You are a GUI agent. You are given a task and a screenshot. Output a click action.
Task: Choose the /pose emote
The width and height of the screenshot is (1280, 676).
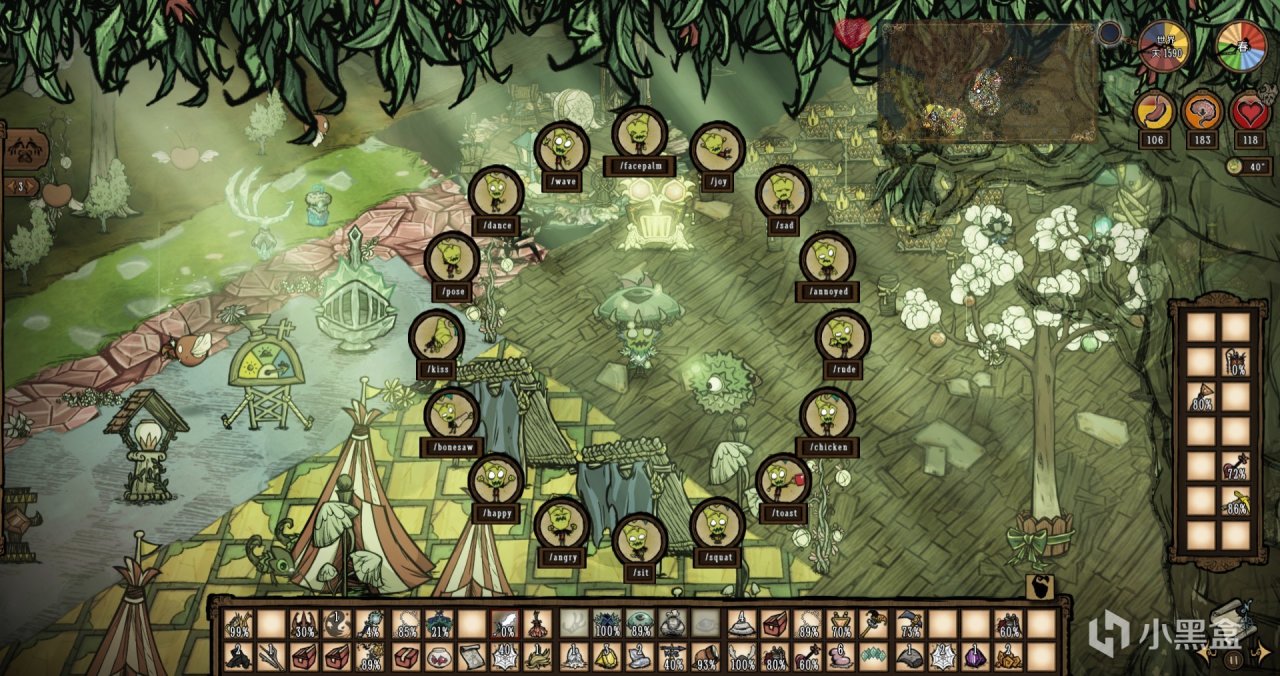(452, 258)
